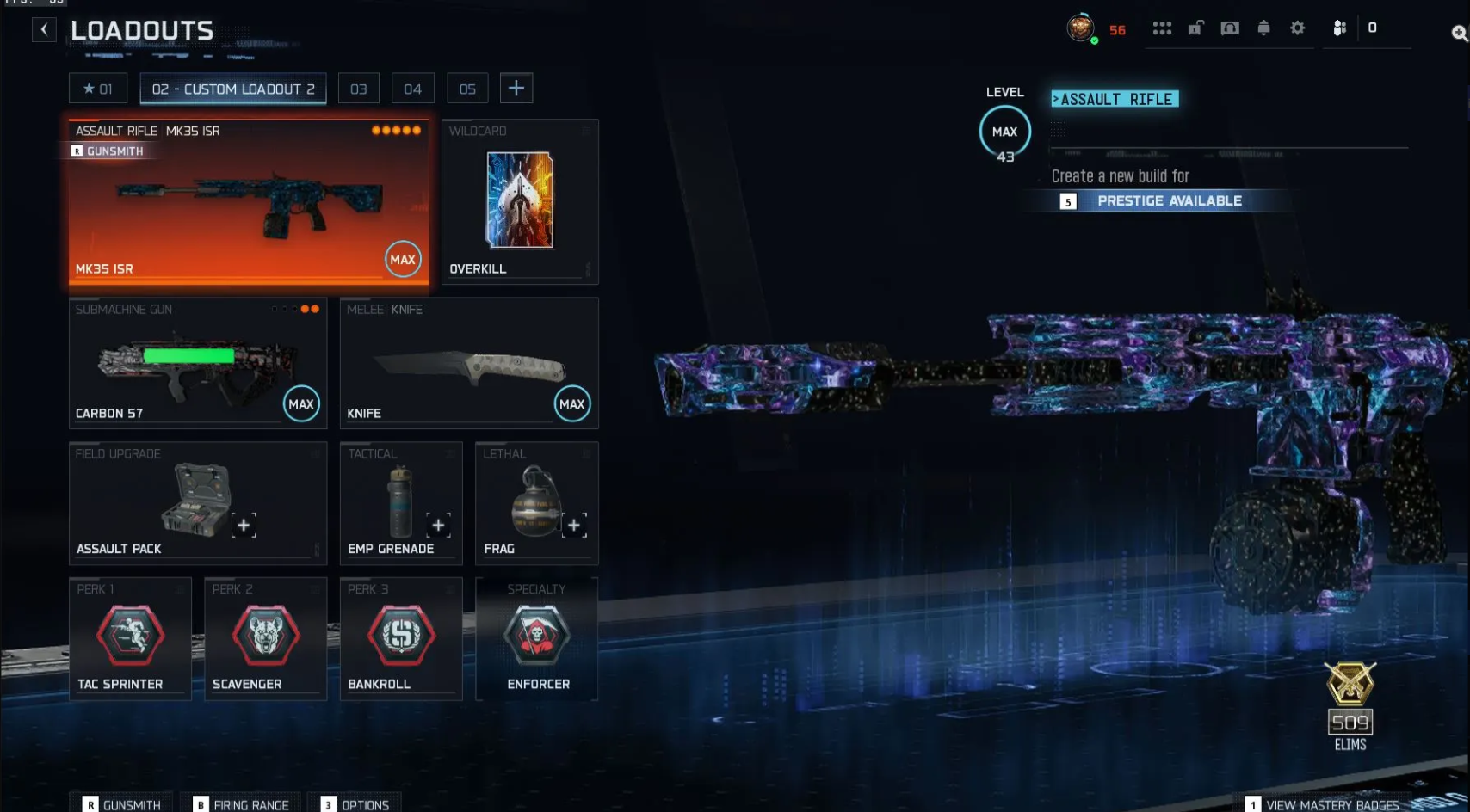Screen dimensions: 1470x812
Task: Open the Firing Range option
Action: (x=244, y=805)
